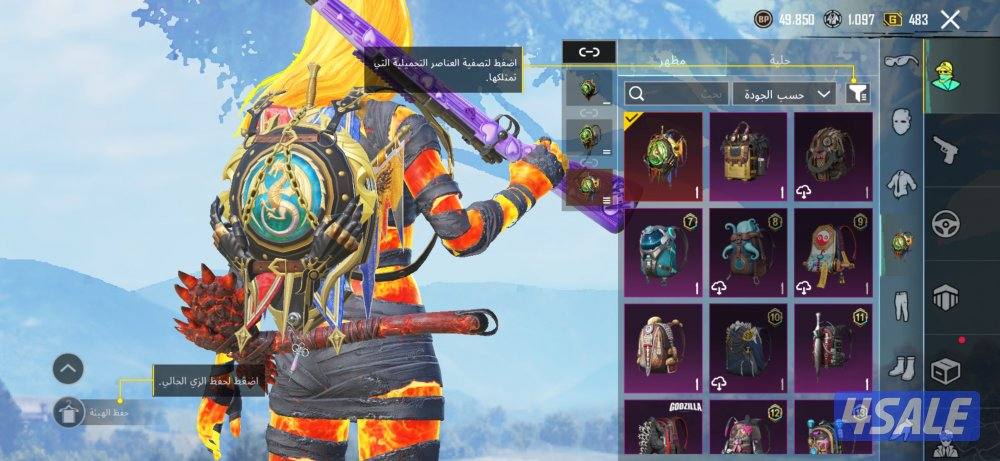The height and width of the screenshot is (461, 1000).
Task: Open the weapon skins pistol tab
Action: coord(945,149)
